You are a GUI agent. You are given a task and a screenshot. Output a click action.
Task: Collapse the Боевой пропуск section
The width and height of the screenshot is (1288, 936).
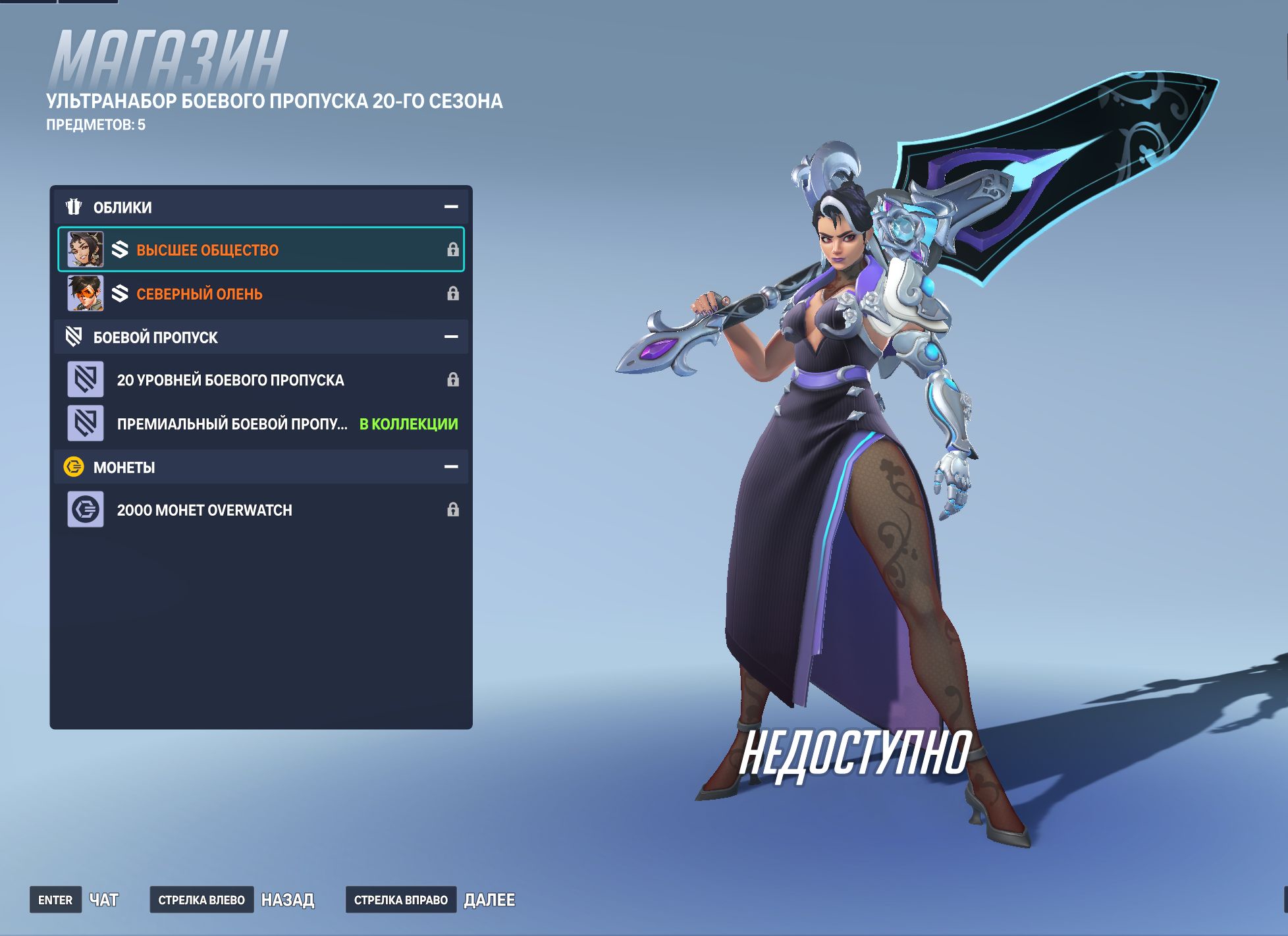tap(451, 337)
